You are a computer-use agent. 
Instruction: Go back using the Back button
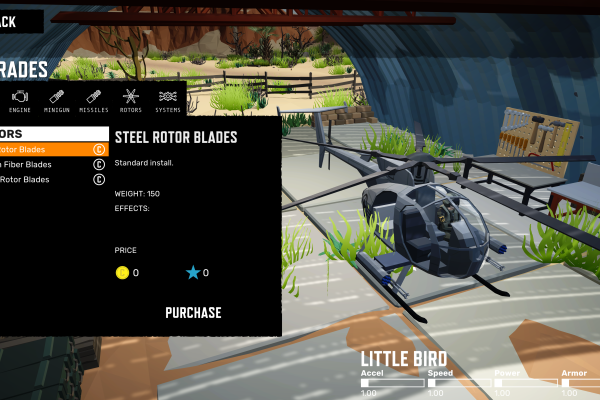[x=18, y=20]
